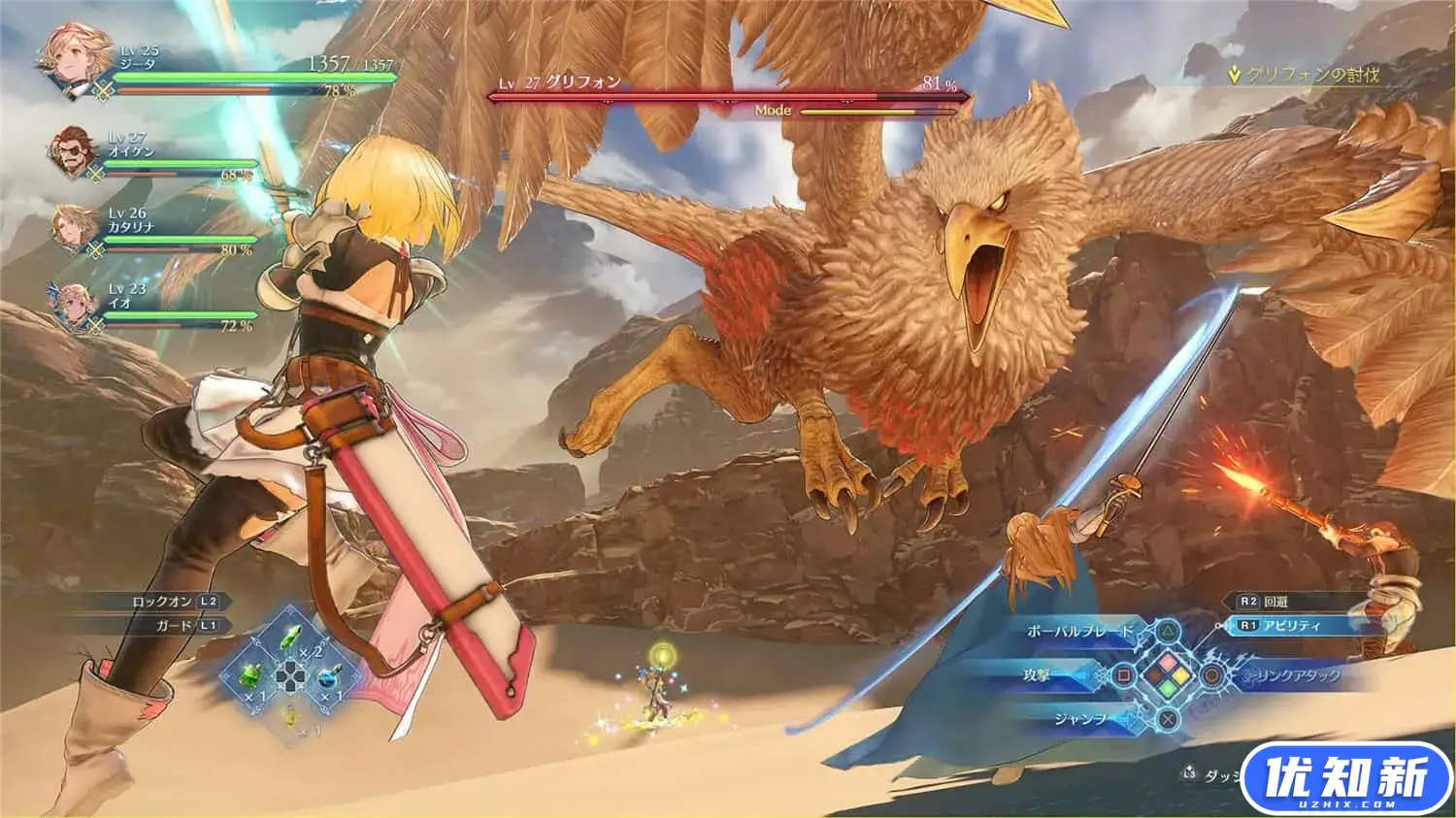Viewport: 1456px width, 818px height.
Task: Choose Katalina's (カタリナ) party portrait
Action: [75, 229]
